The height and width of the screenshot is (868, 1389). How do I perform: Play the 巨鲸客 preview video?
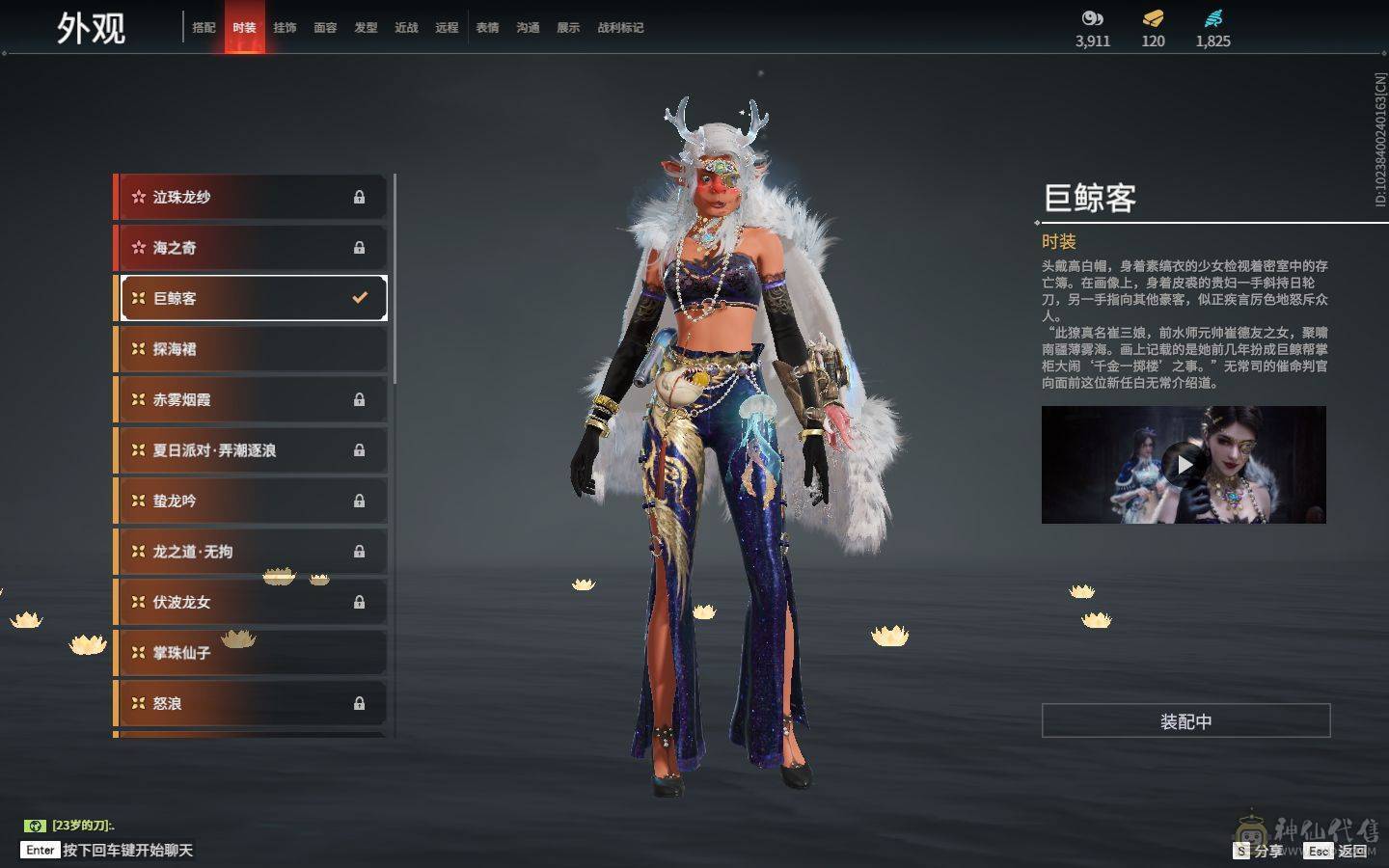[1184, 465]
